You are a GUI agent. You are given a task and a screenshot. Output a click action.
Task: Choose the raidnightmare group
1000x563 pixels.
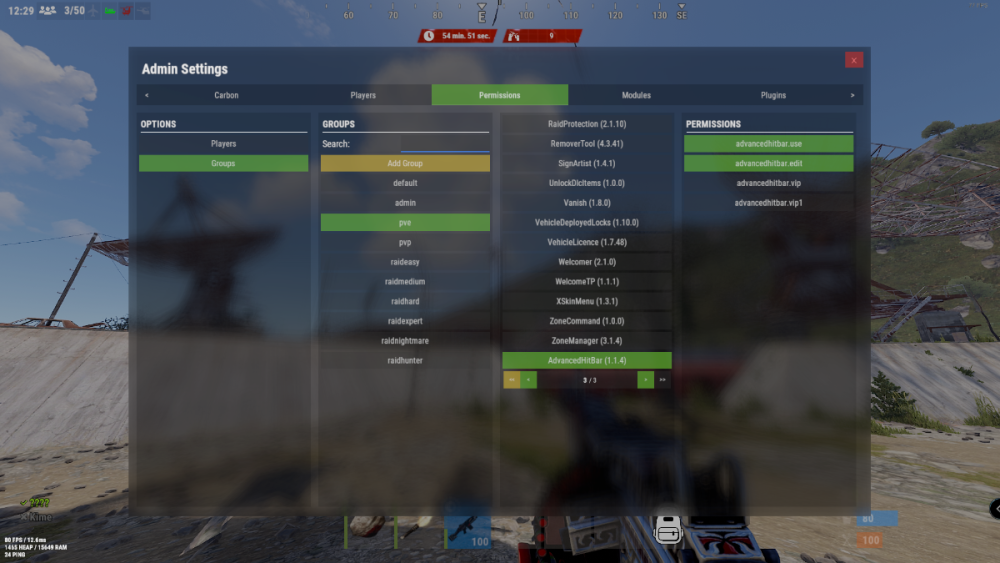(x=405, y=341)
